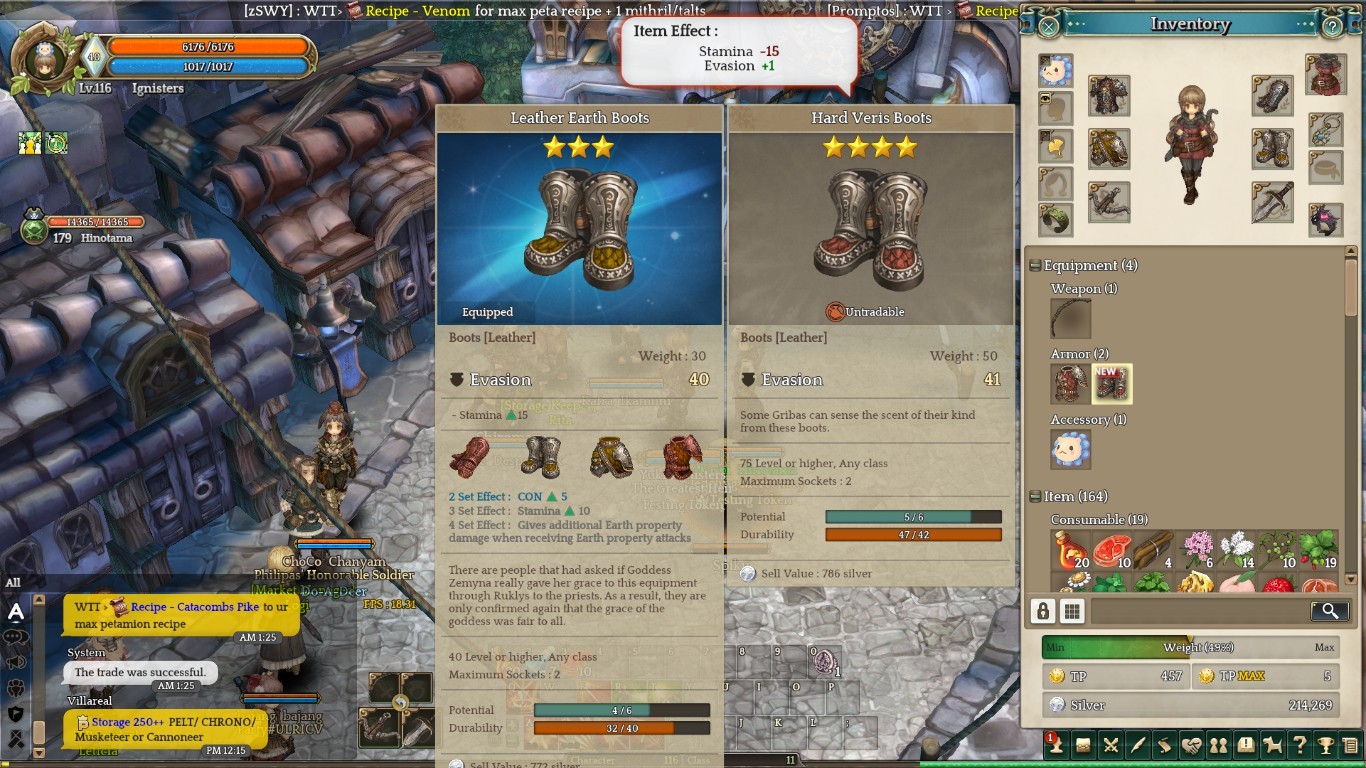Collapse the Item (164) category
Screen dimensions: 1366x768
coord(1036,497)
